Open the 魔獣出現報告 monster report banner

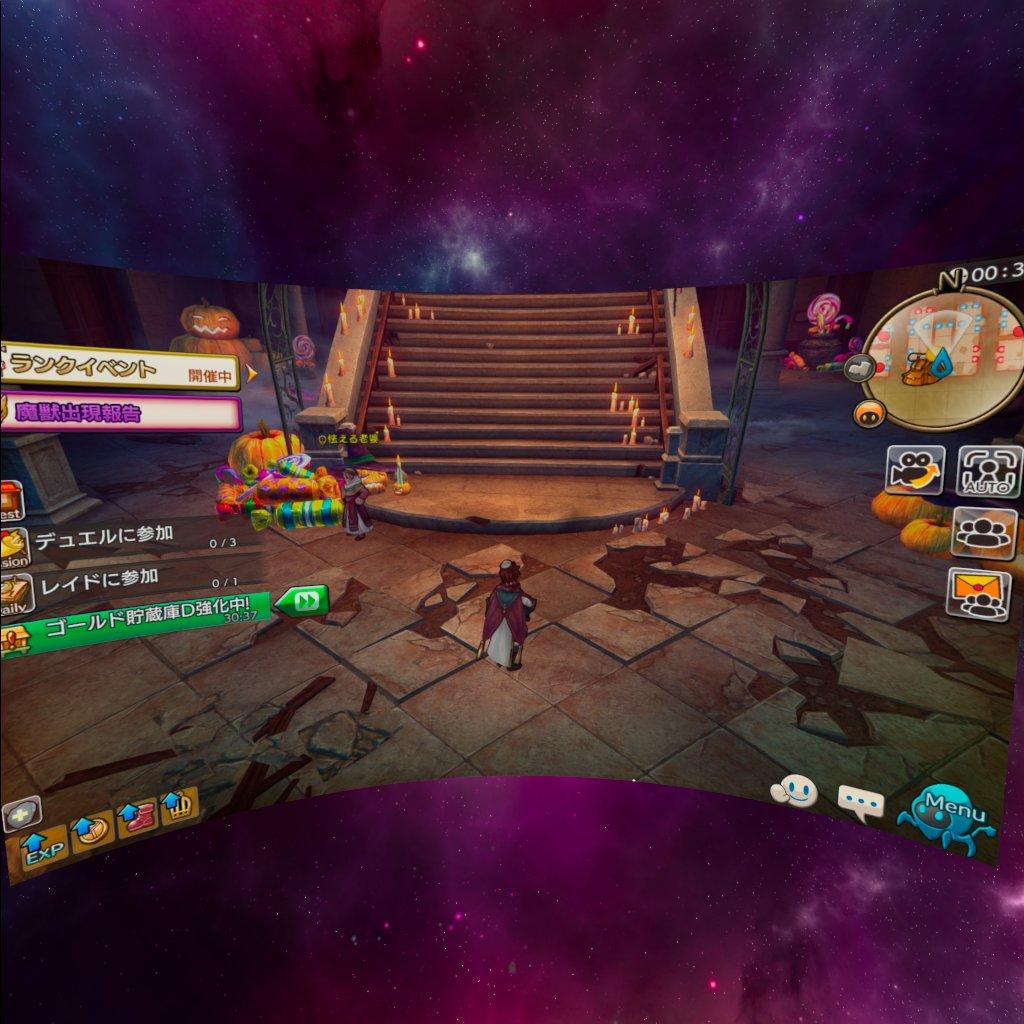(120, 412)
